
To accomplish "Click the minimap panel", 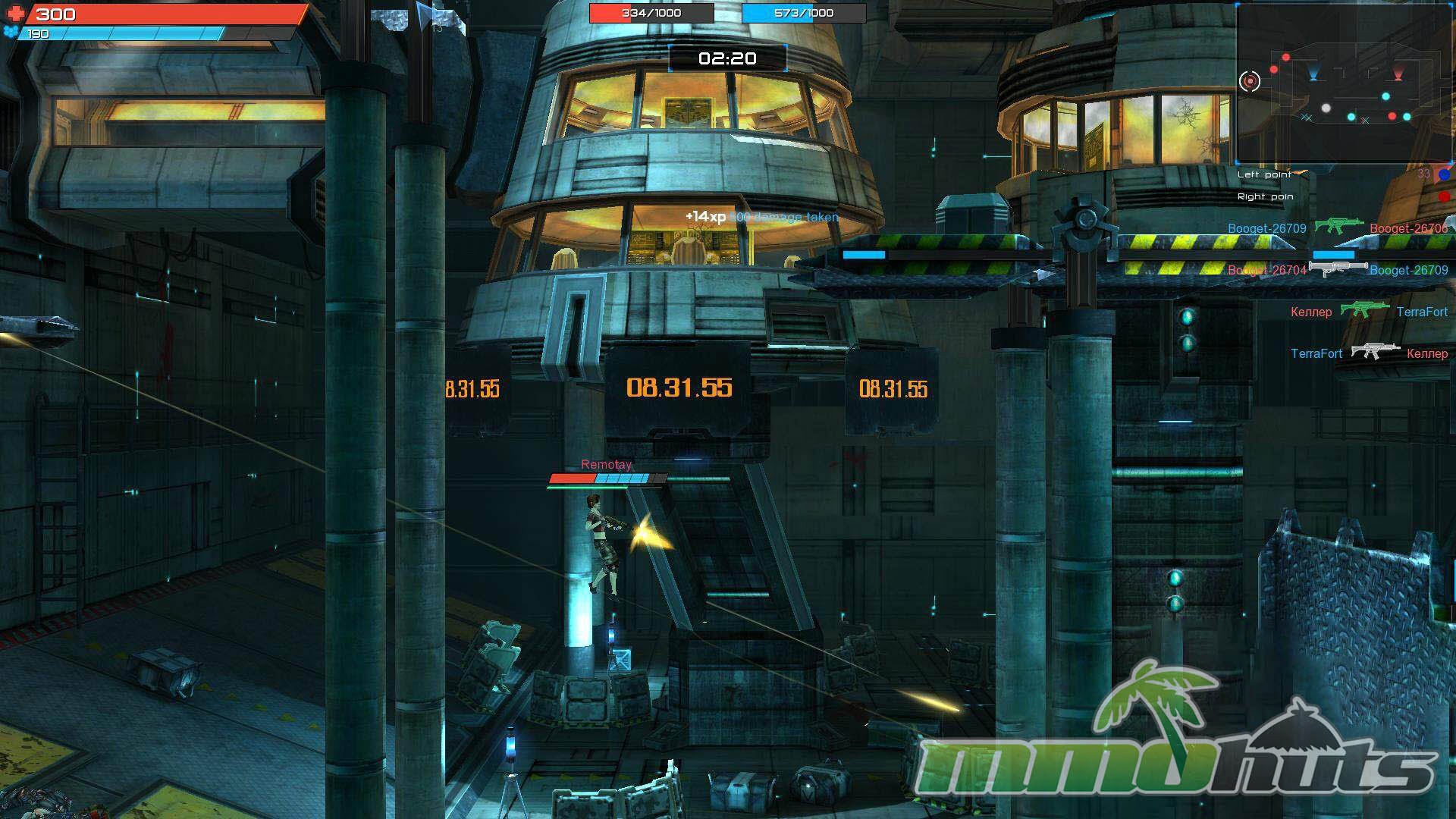I will tap(1344, 83).
